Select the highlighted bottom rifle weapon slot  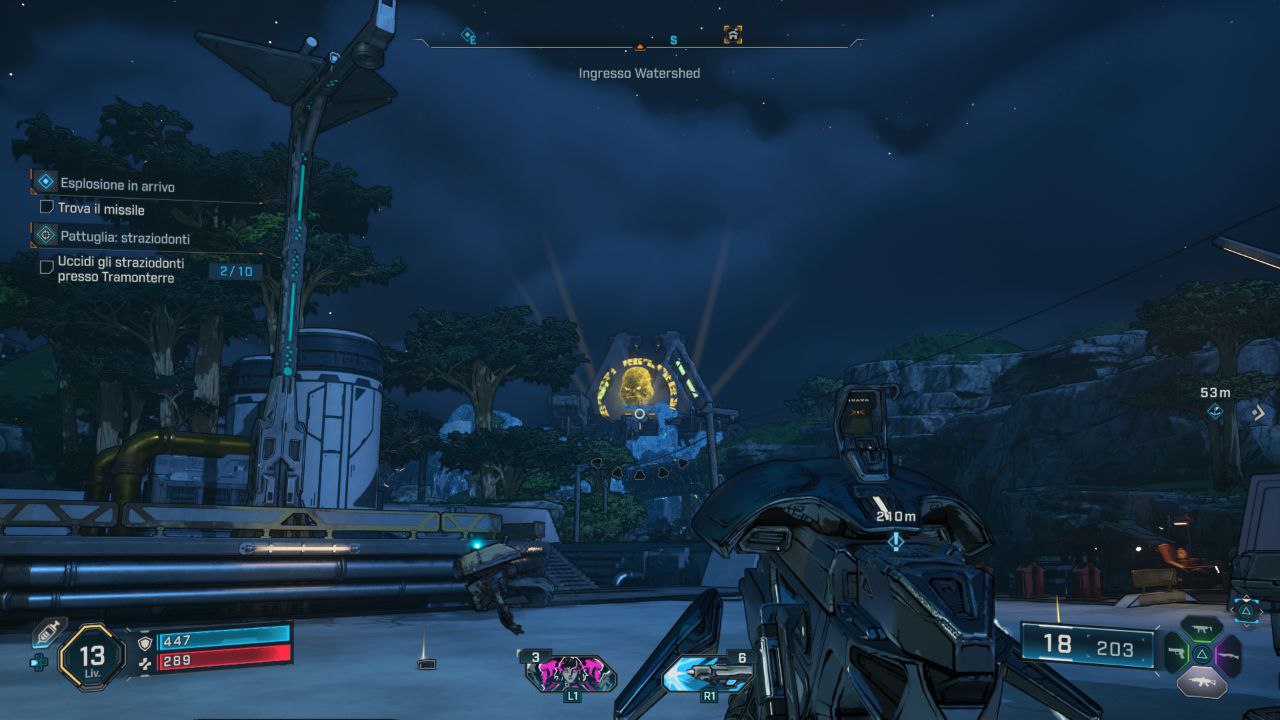(x=1202, y=683)
